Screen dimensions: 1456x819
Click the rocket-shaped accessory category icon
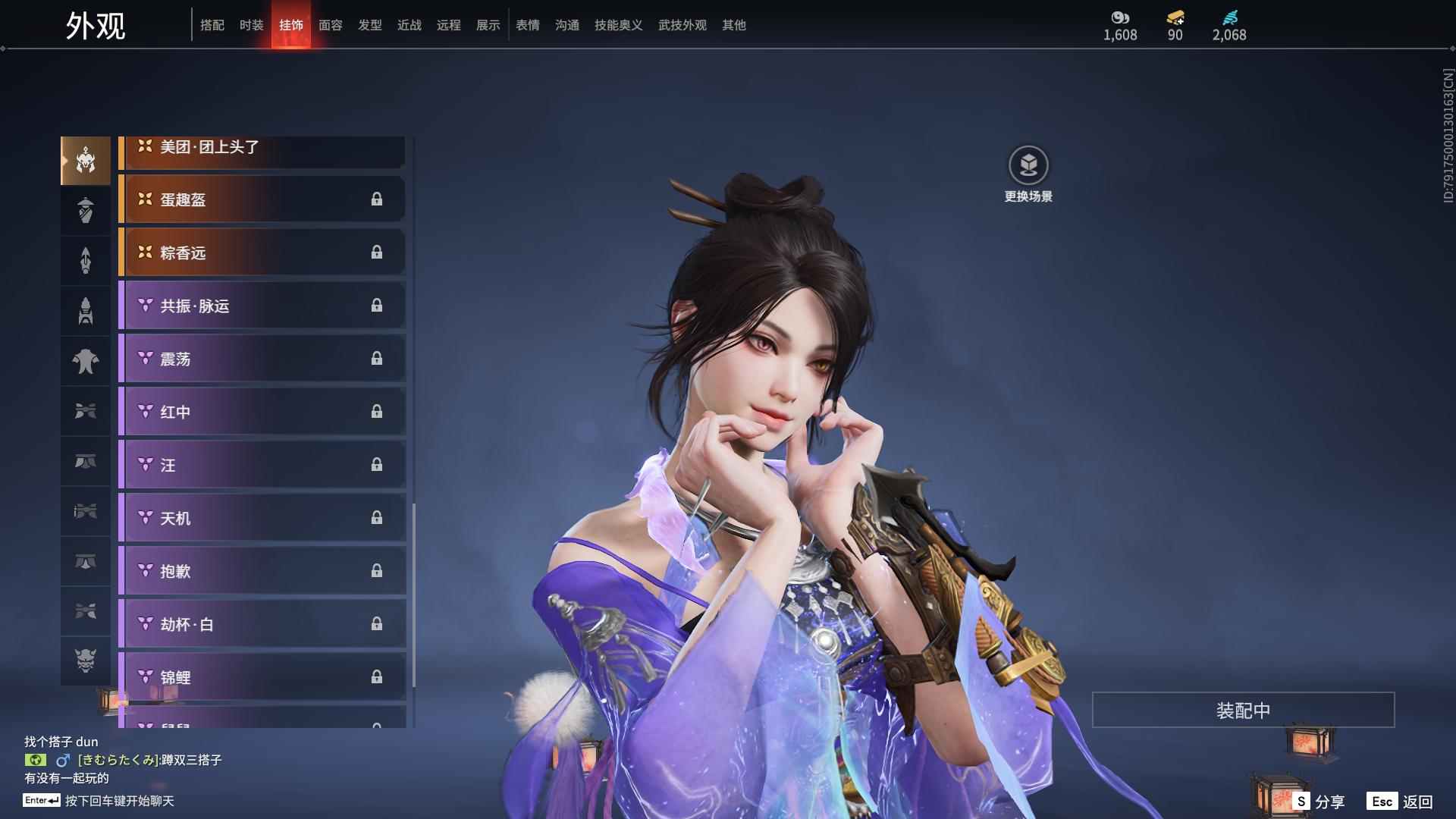pos(85,310)
